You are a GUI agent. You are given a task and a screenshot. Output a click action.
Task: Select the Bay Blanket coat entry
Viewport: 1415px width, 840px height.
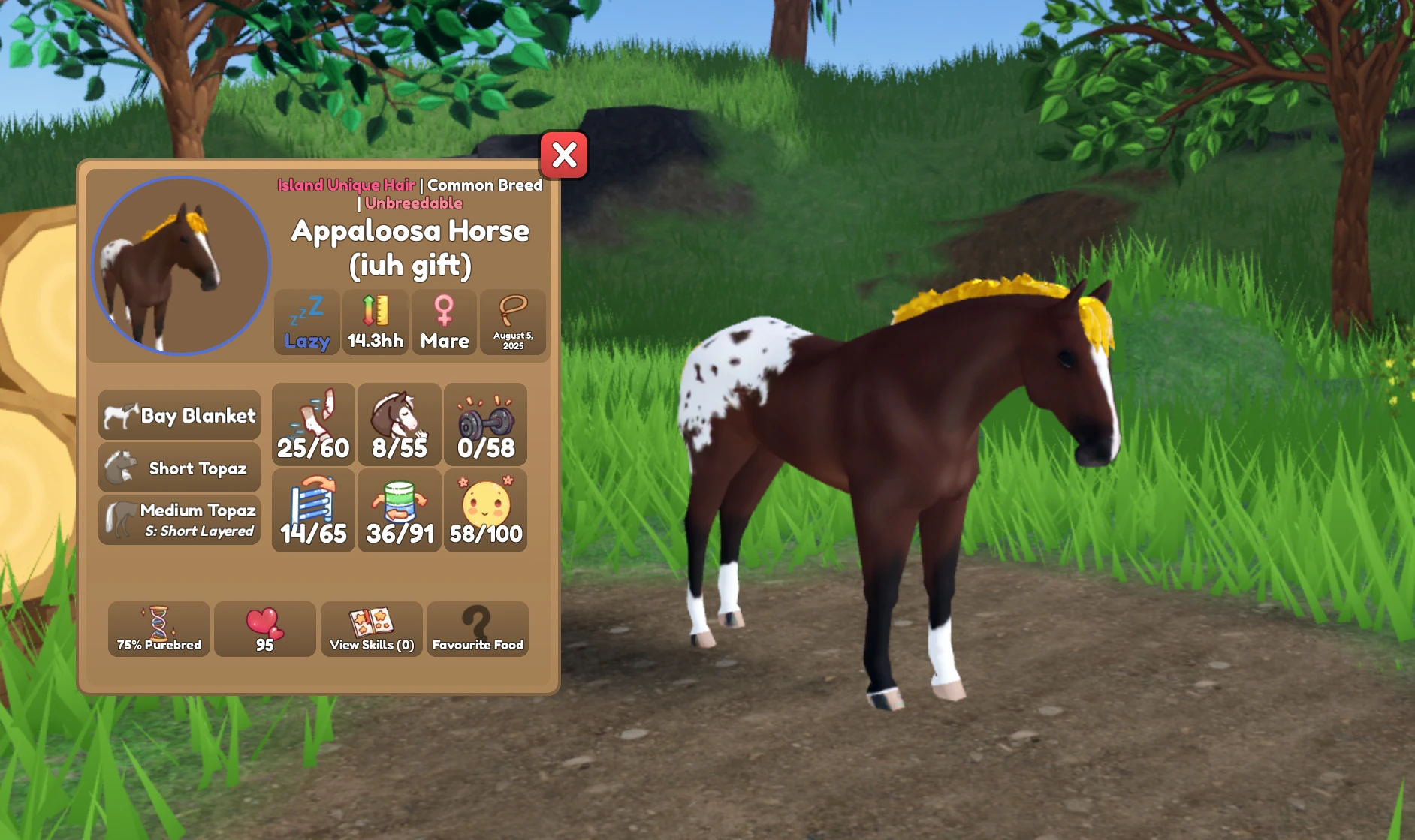(179, 415)
